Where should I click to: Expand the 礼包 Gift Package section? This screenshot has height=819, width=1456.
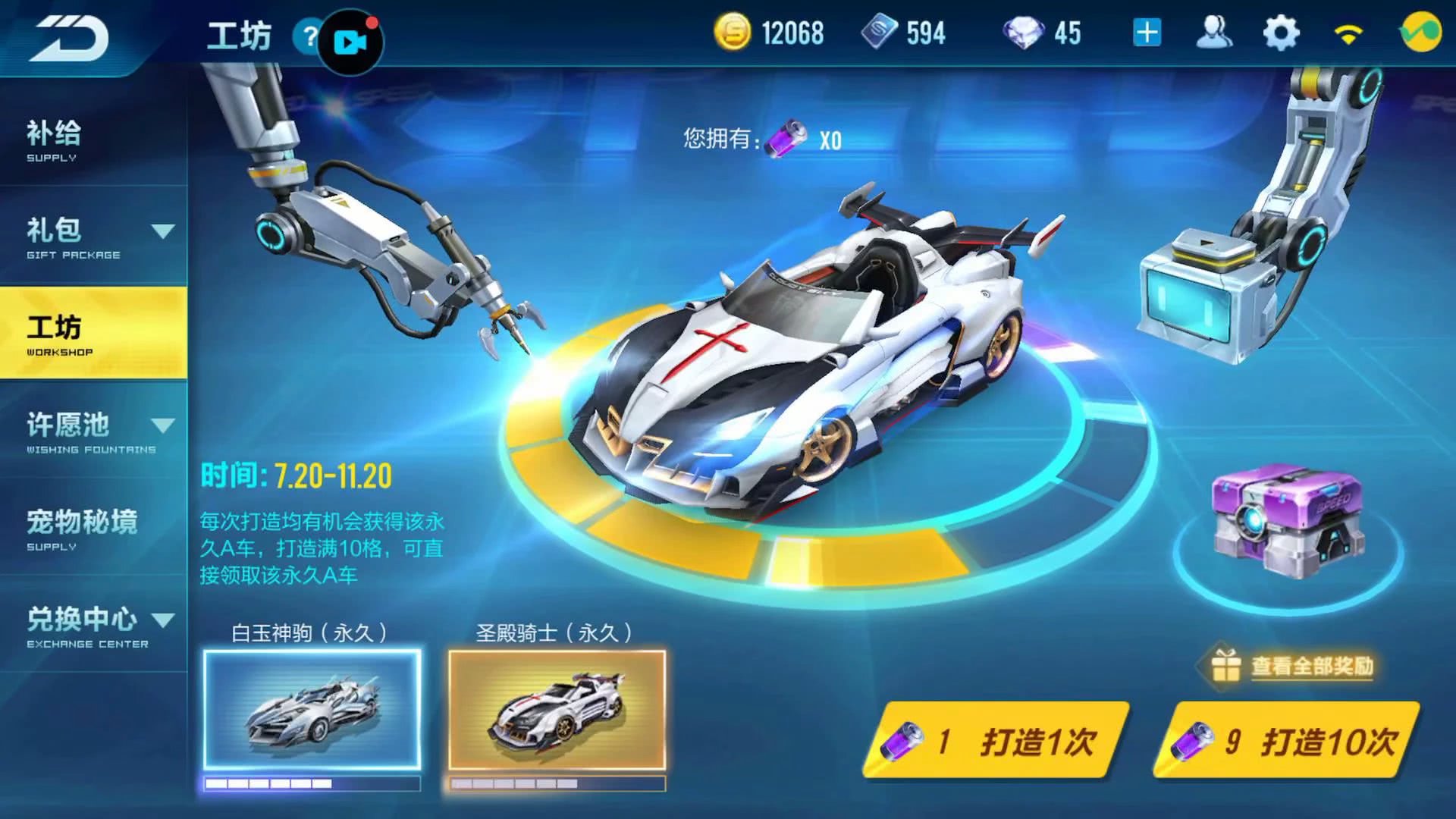click(91, 235)
